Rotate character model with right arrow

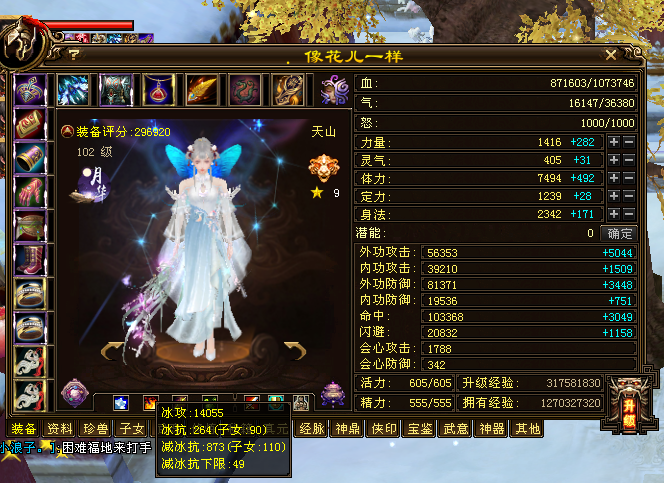[x=294, y=349]
